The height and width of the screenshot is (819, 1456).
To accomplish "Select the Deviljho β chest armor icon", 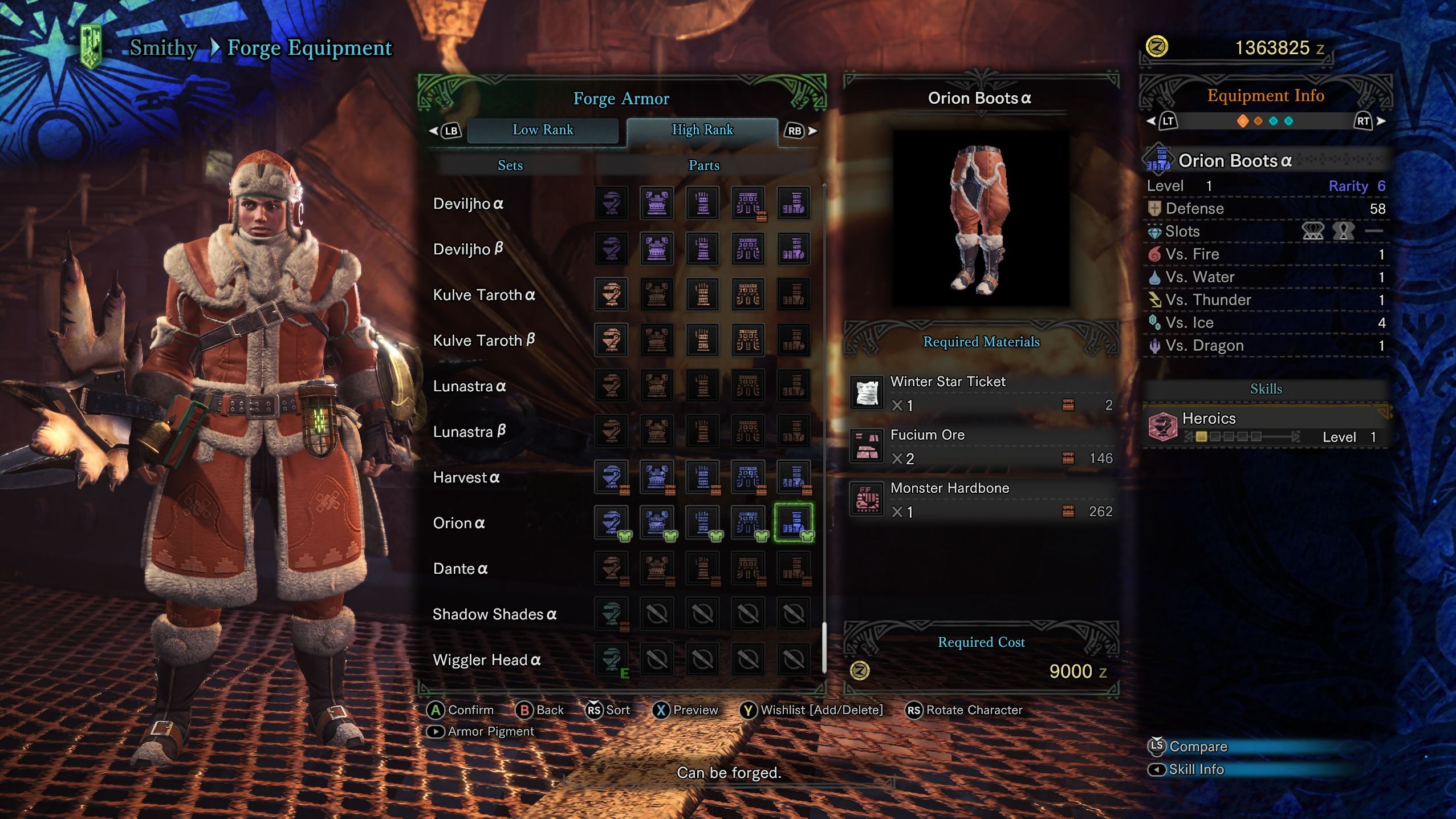I will click(657, 249).
